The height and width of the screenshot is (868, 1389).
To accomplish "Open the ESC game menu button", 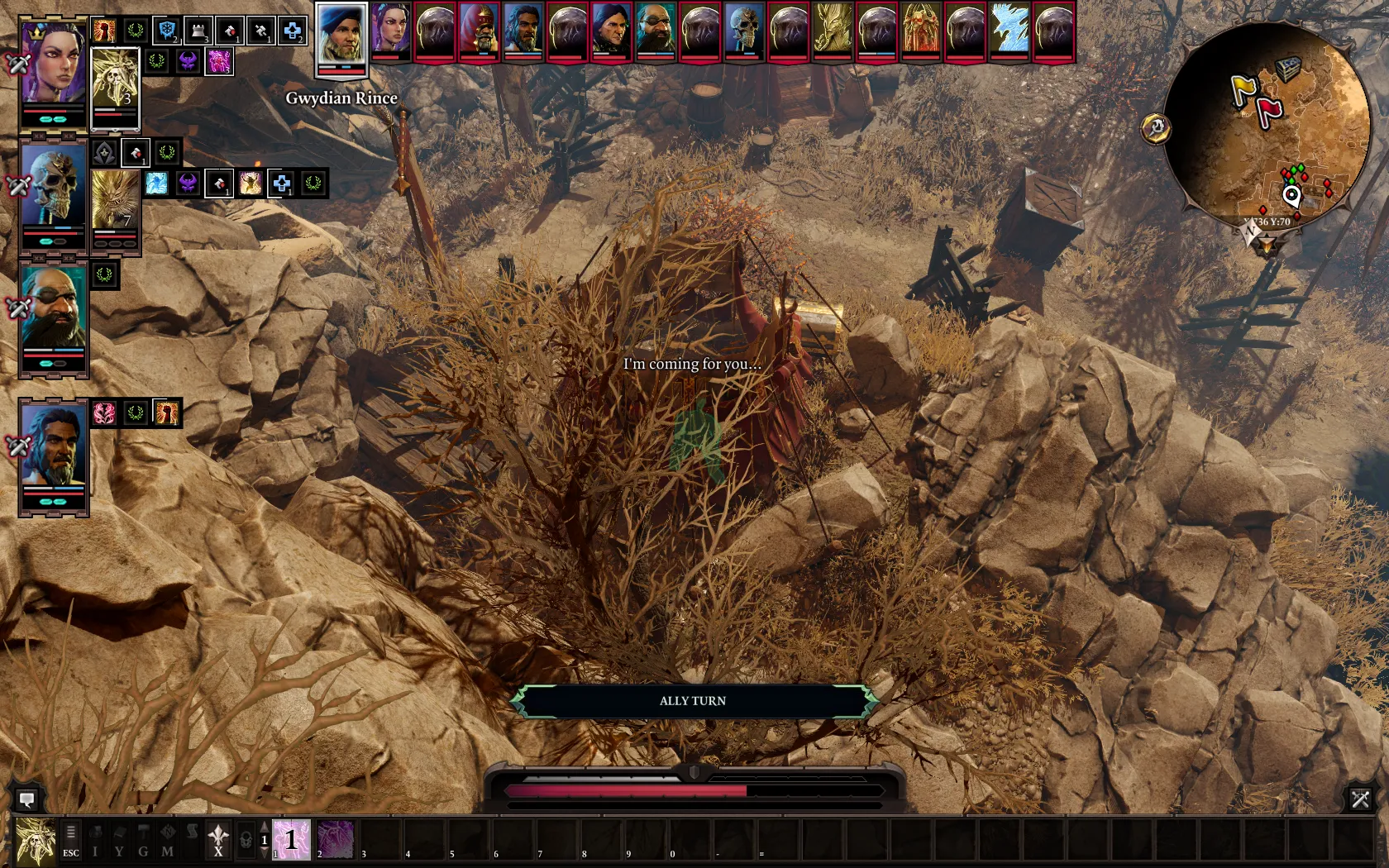I will (71, 841).
